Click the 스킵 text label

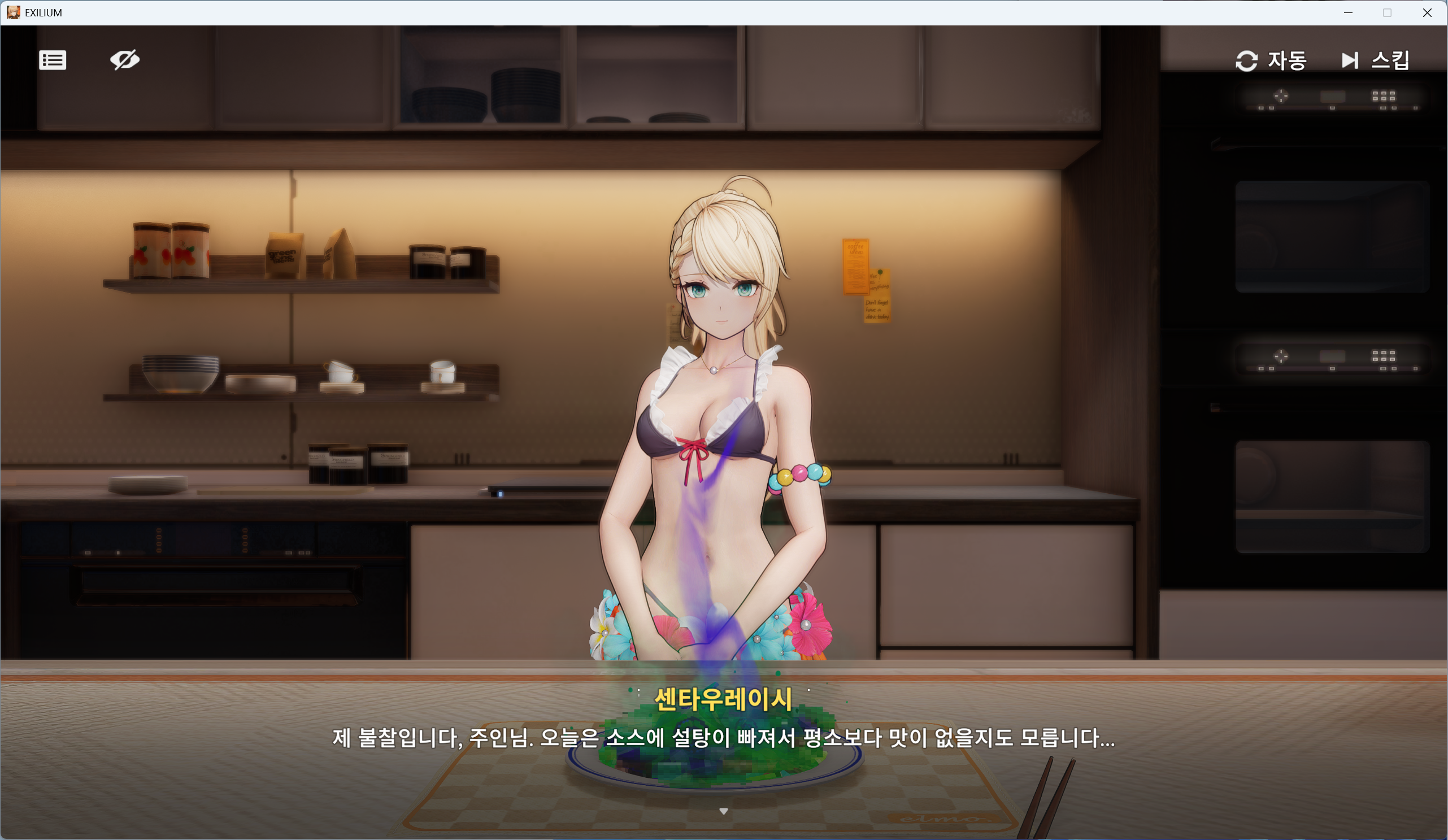[x=1390, y=60]
